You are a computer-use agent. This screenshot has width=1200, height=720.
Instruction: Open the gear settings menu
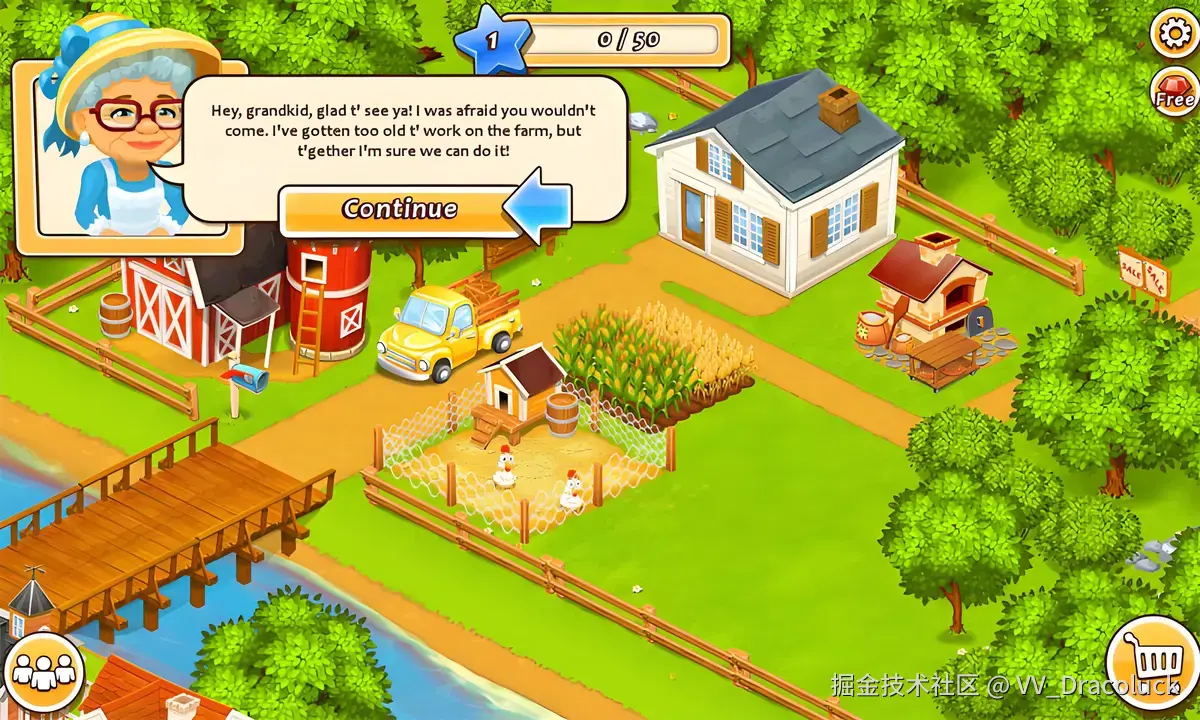(1173, 34)
